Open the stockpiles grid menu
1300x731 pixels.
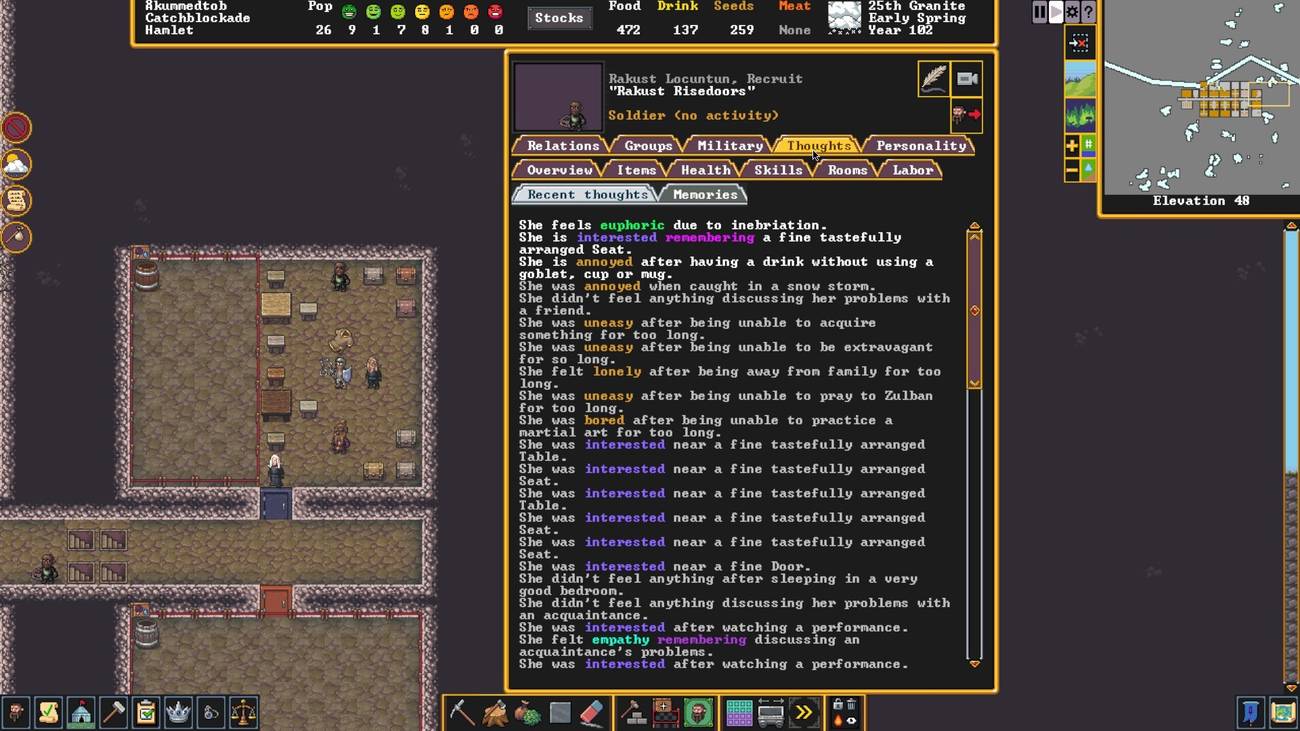click(738, 712)
